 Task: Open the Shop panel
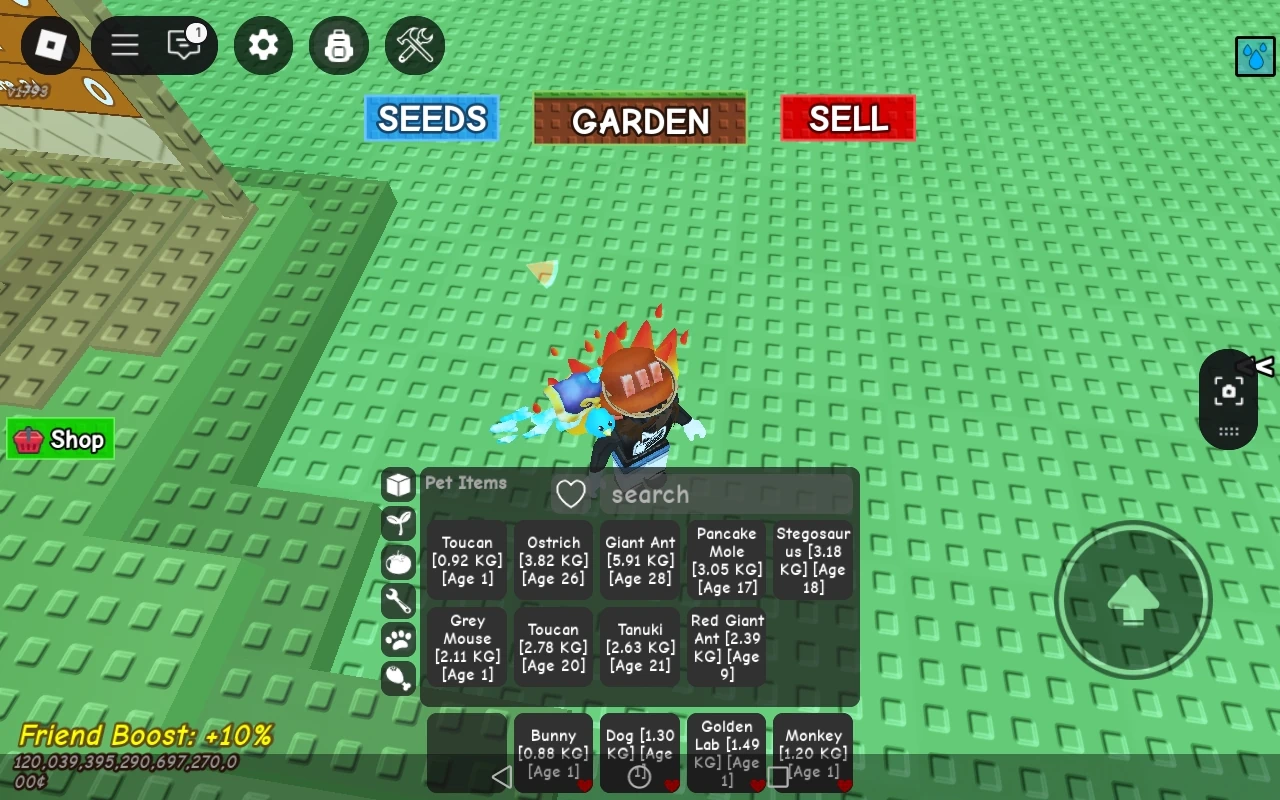[x=60, y=439]
